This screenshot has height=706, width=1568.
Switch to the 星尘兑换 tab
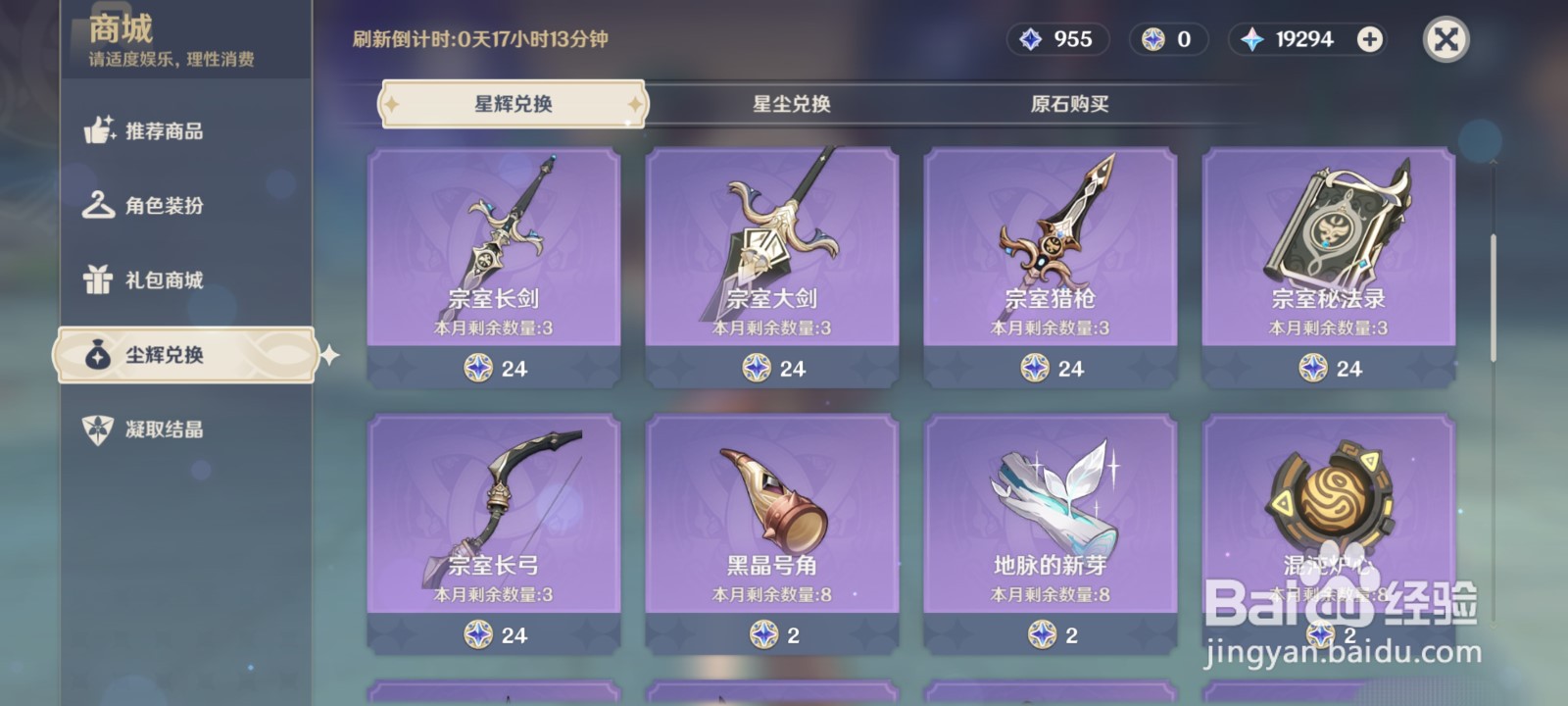pos(791,101)
